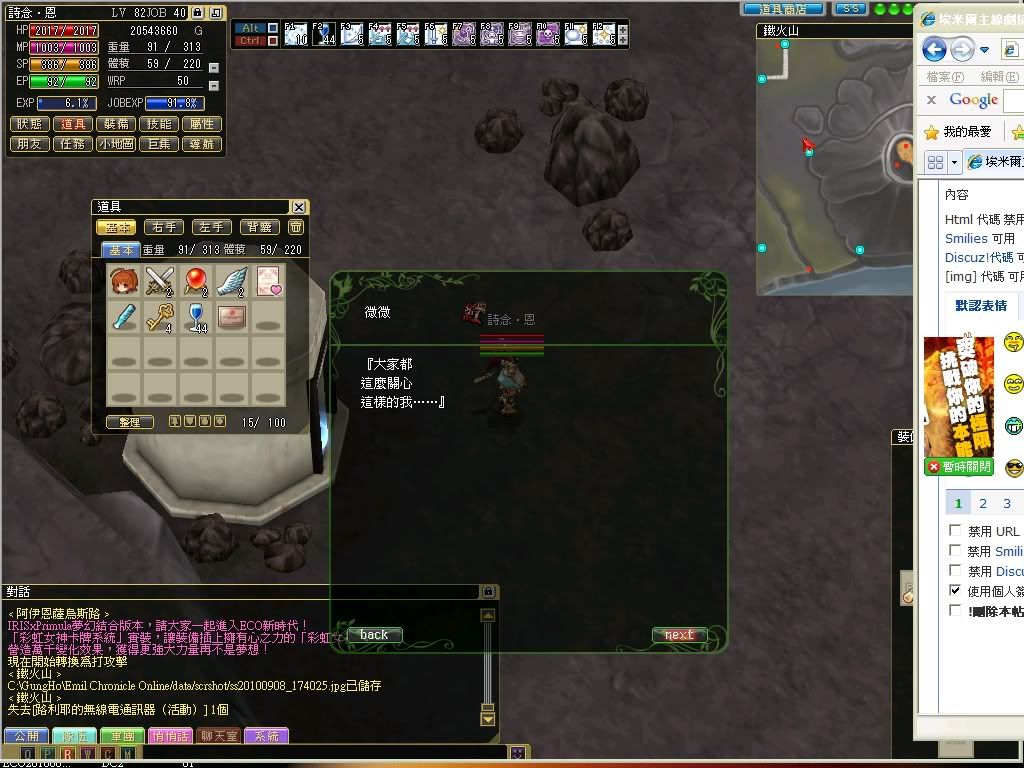Go back in the dialogue box
This screenshot has width=1024, height=768.
click(374, 635)
